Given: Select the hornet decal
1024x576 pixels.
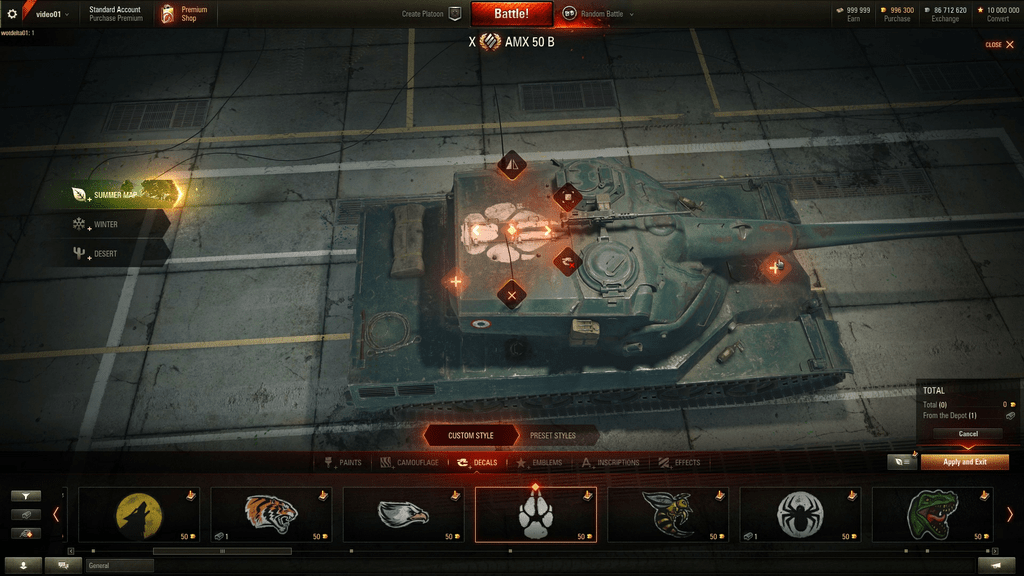Looking at the screenshot, I should 668,514.
